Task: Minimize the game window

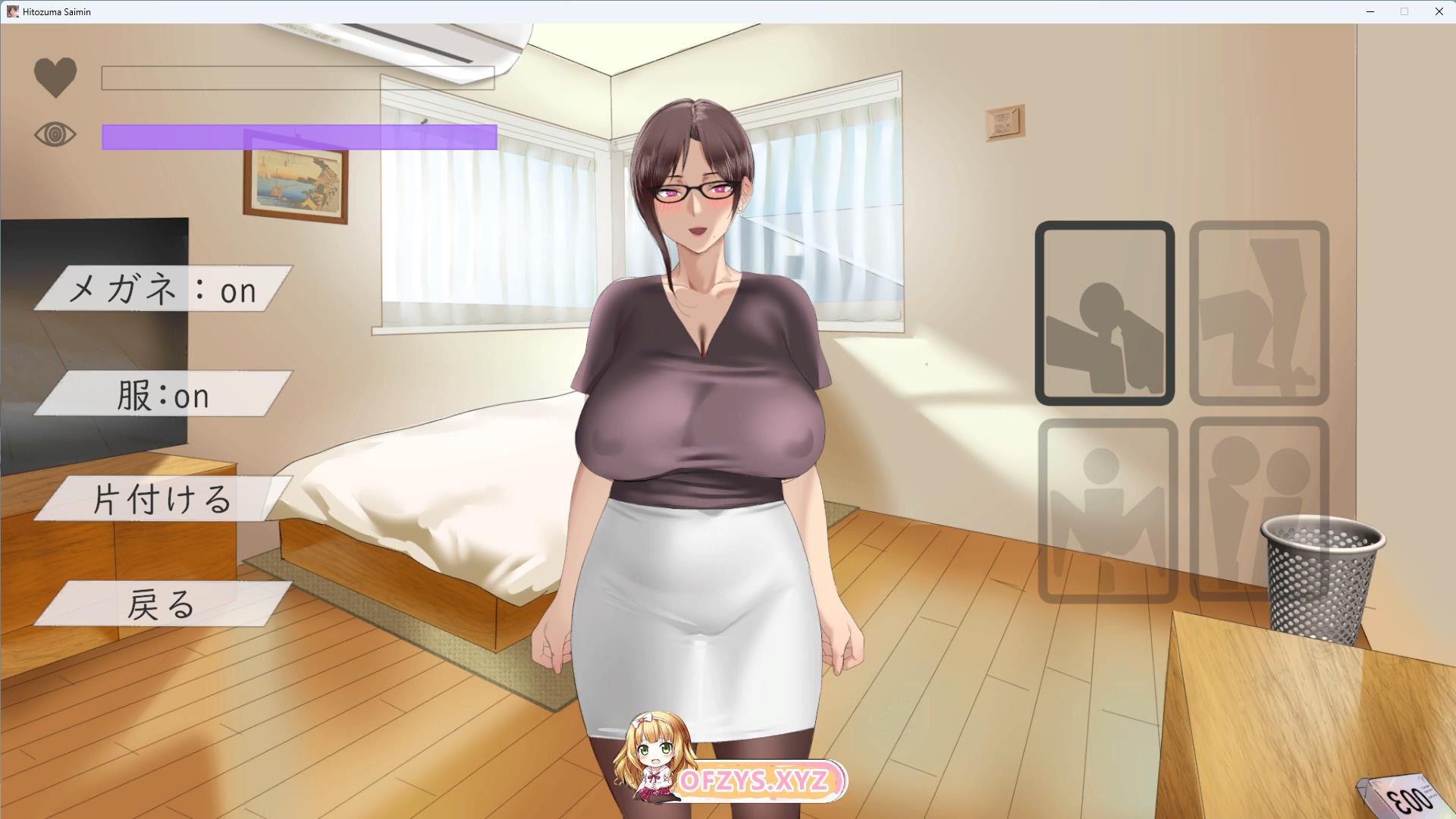Action: click(1370, 11)
